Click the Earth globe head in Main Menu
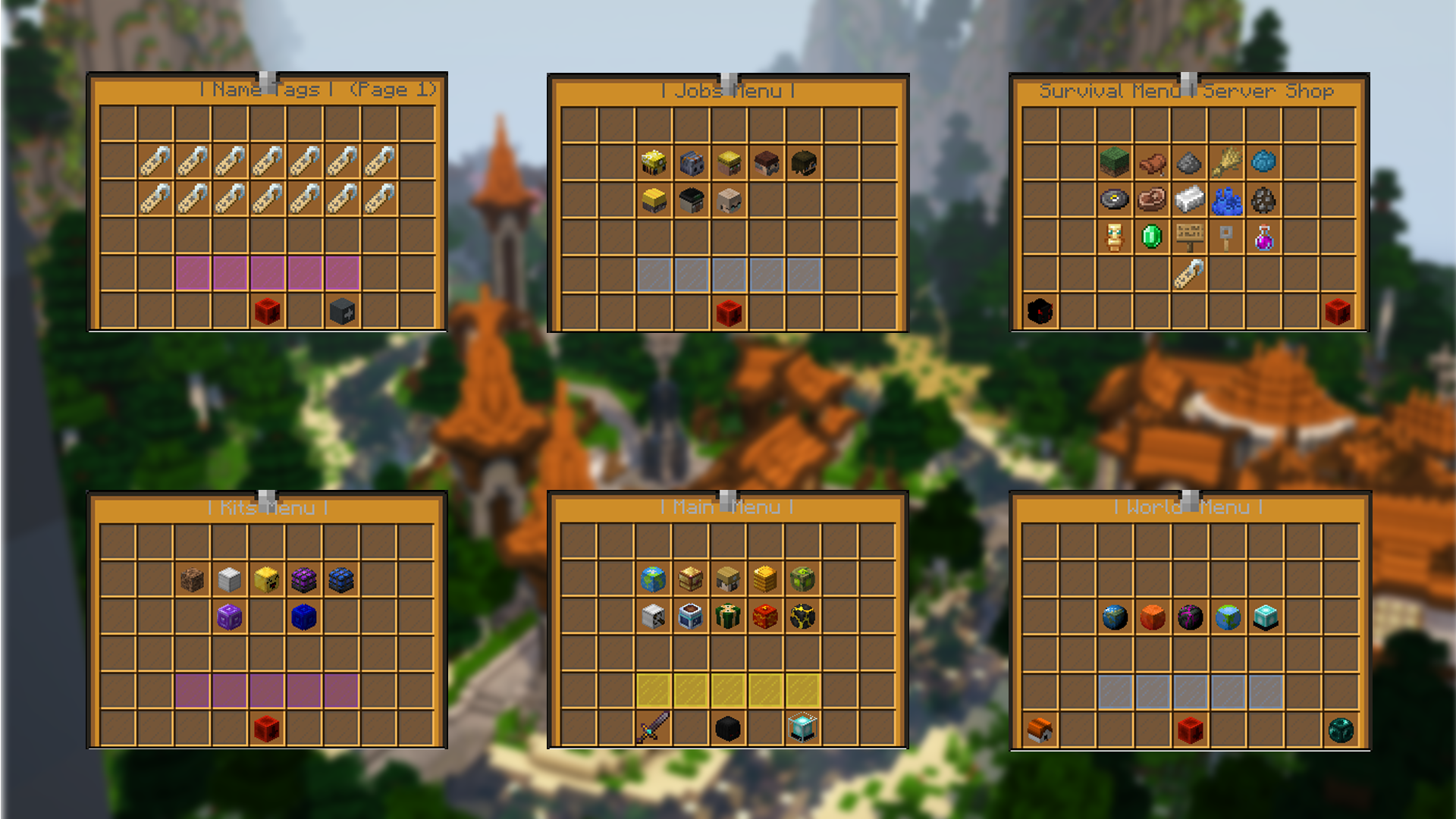The height and width of the screenshot is (819, 1456). pos(652,578)
